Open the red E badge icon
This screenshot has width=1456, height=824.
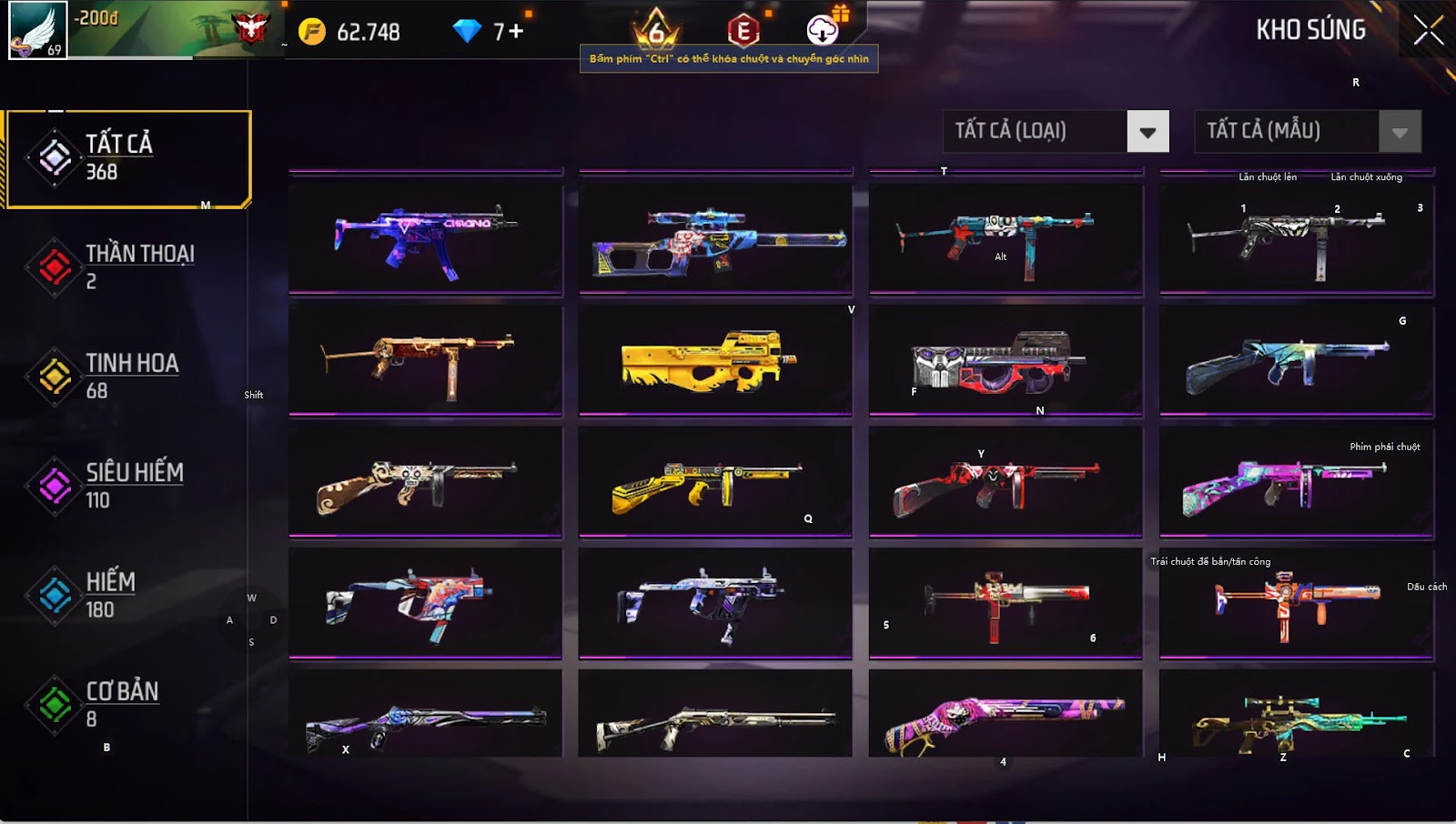[x=743, y=31]
